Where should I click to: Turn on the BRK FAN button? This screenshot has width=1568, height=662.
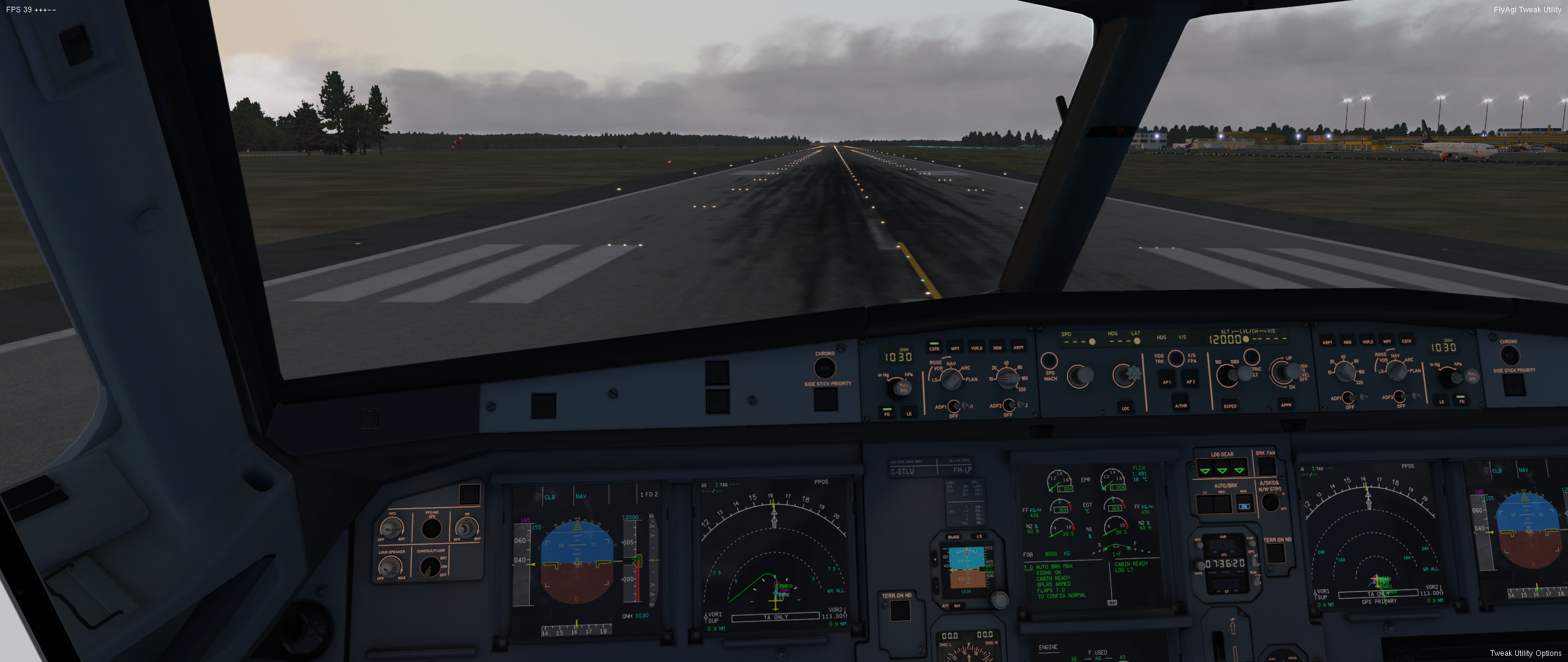[1266, 466]
